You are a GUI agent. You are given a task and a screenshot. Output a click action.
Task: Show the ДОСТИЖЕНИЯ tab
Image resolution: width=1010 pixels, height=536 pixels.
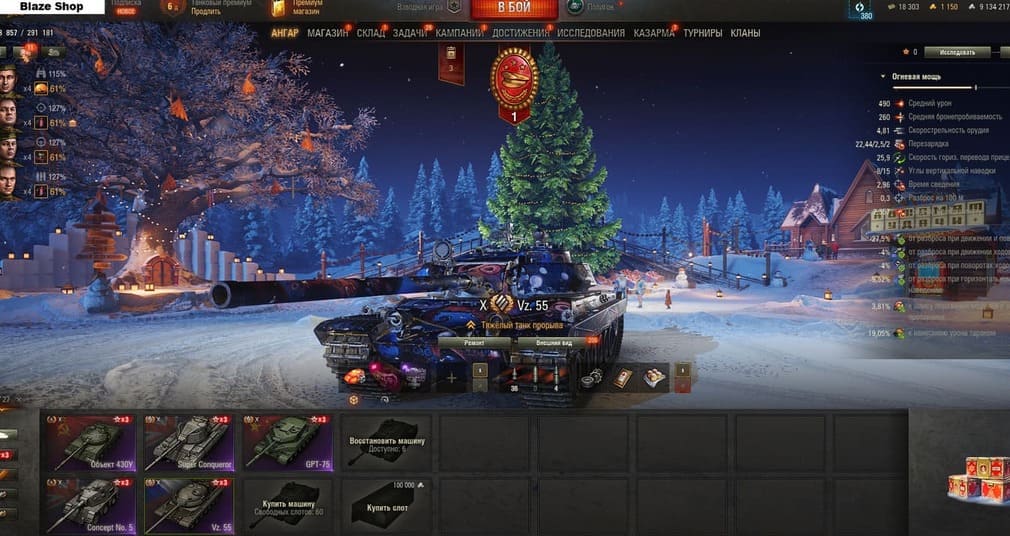(x=520, y=33)
